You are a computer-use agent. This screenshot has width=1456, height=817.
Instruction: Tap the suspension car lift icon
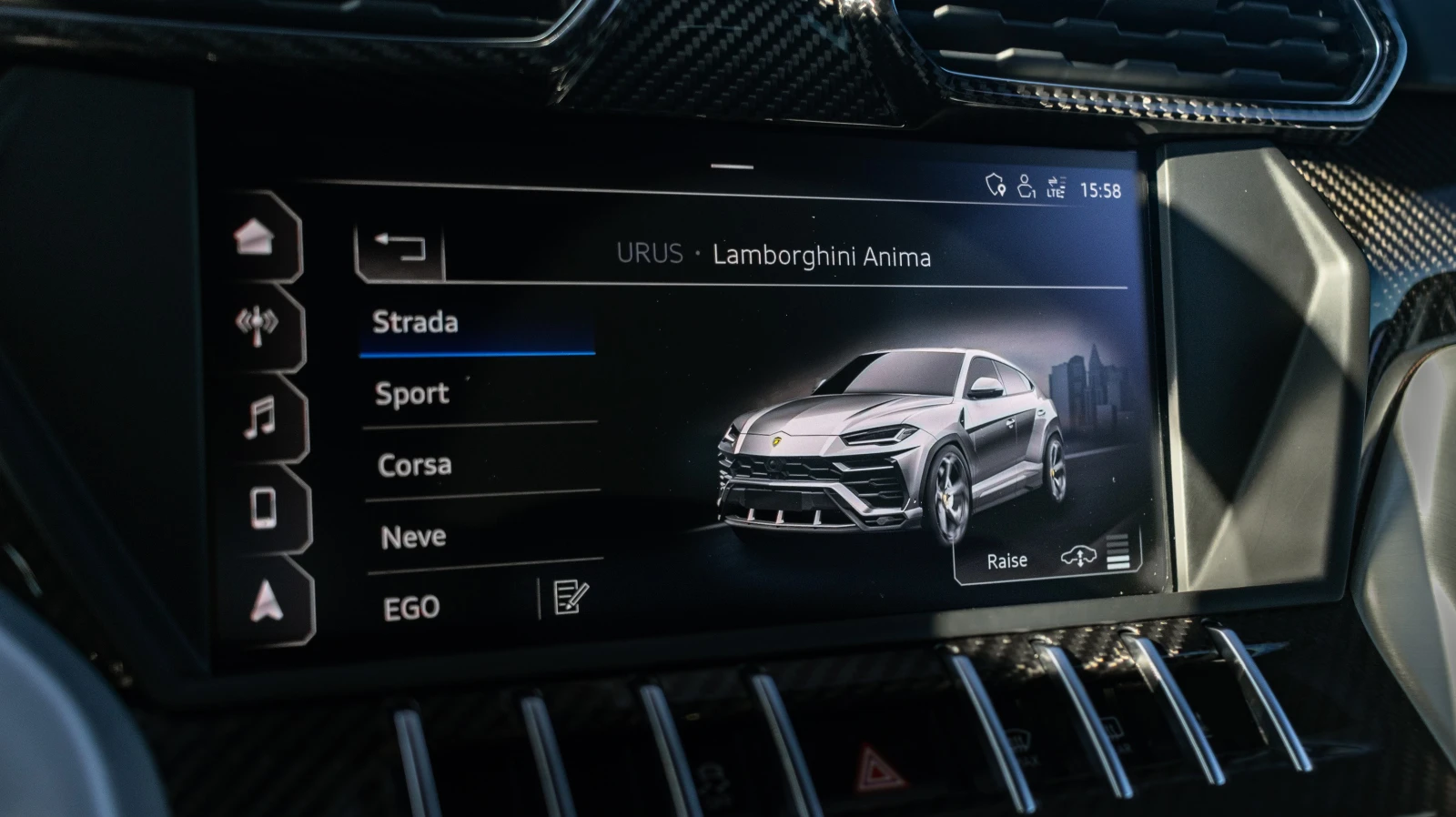1078,556
